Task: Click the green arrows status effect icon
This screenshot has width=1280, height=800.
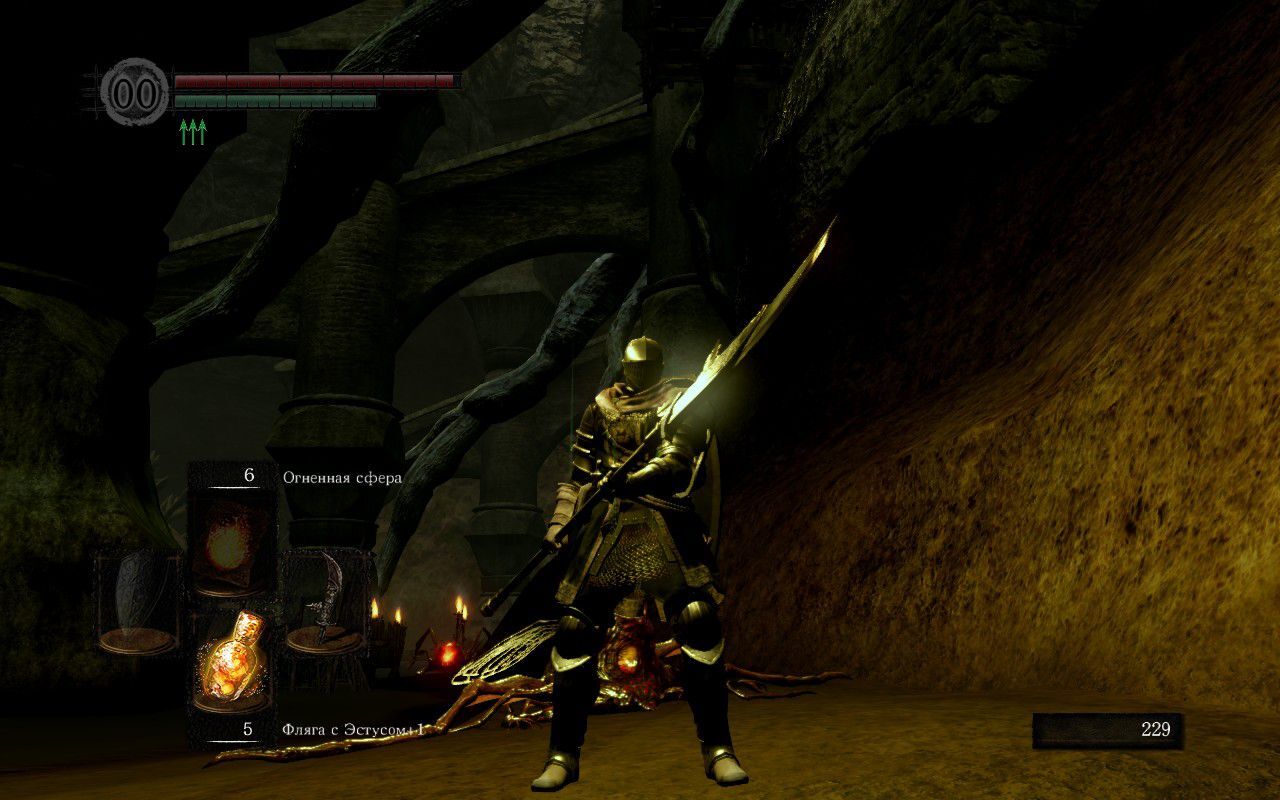Action: tap(193, 132)
